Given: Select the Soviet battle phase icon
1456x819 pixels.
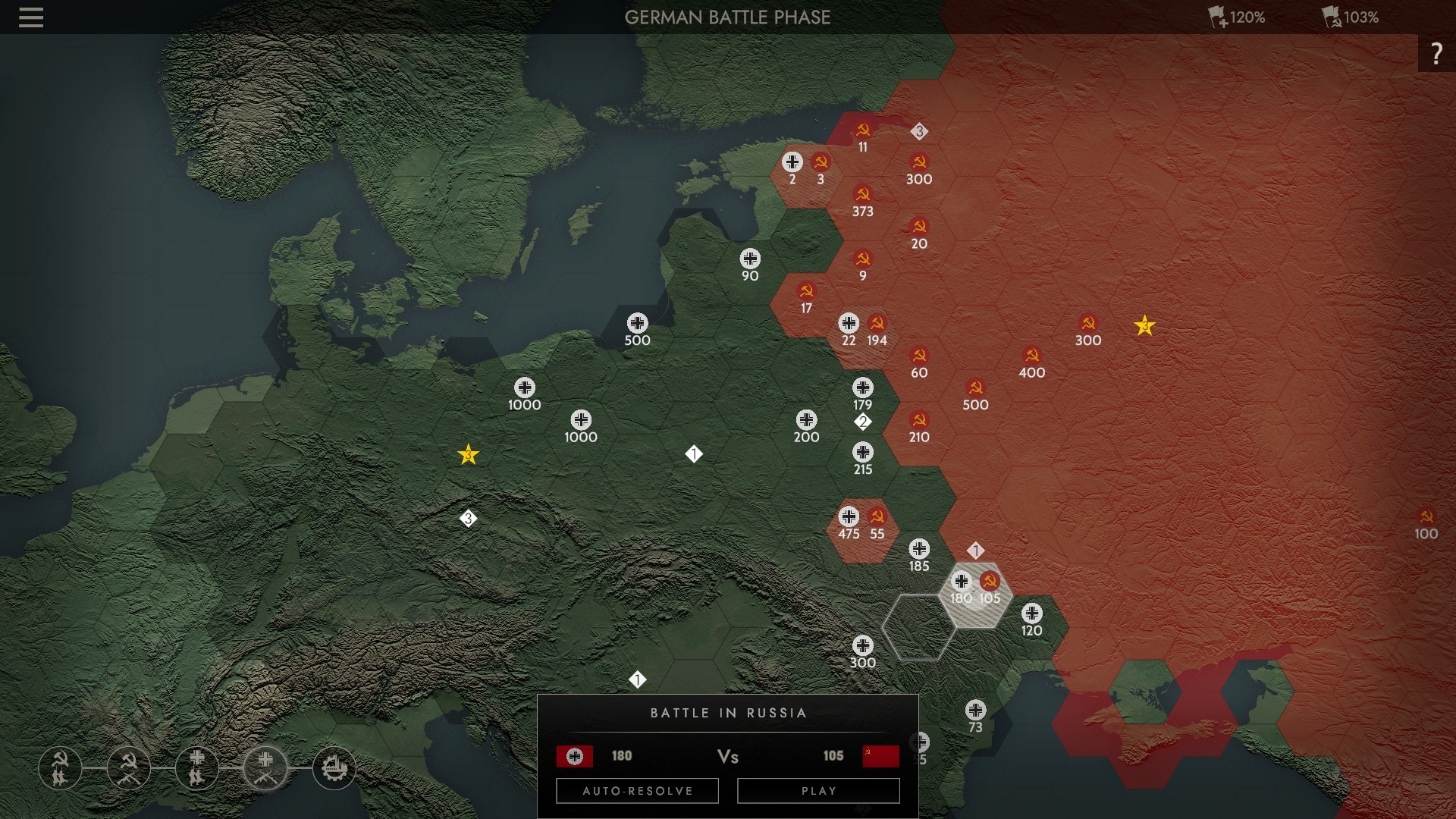Looking at the screenshot, I should click(x=129, y=767).
